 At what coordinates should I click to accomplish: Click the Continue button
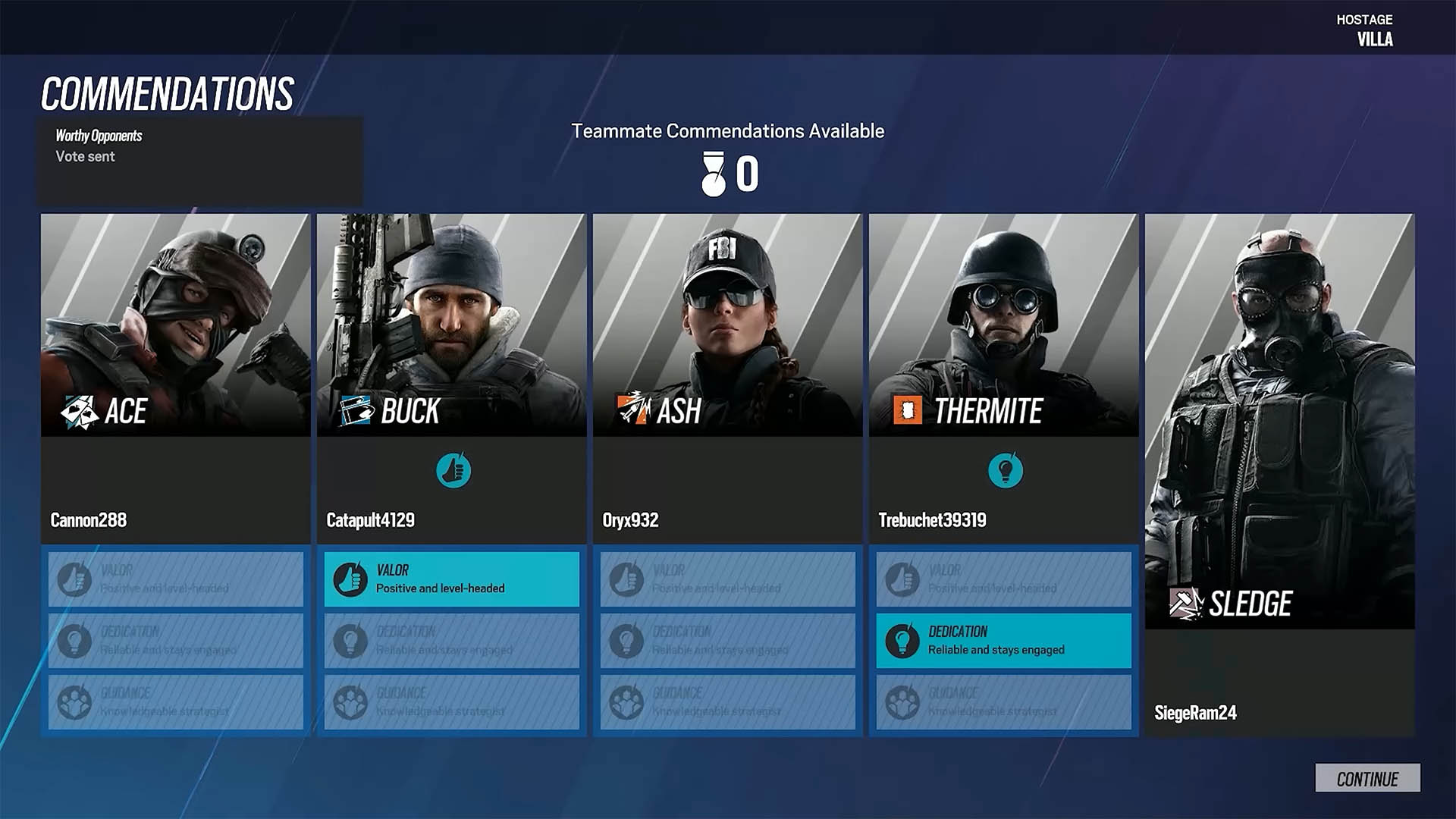pos(1367,778)
